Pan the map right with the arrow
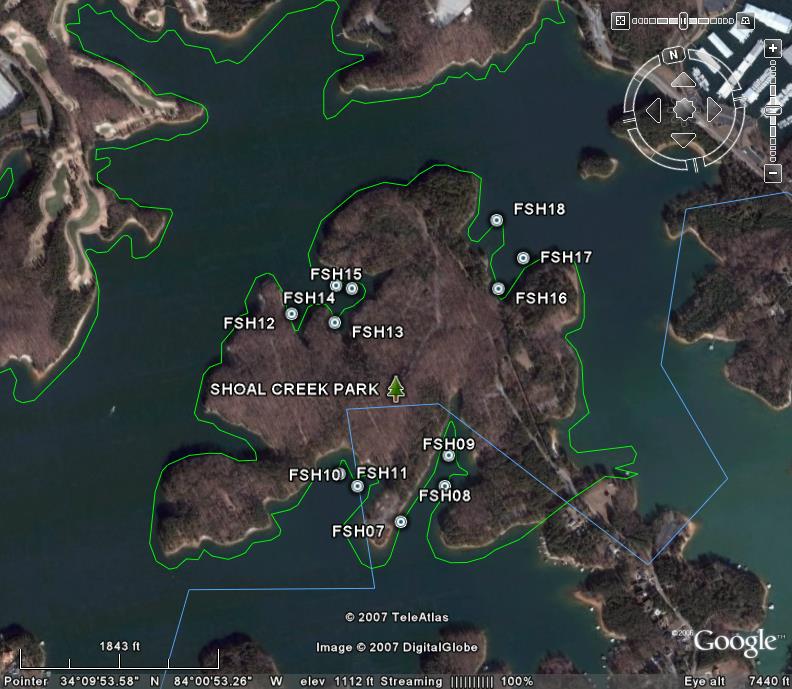 [712, 110]
